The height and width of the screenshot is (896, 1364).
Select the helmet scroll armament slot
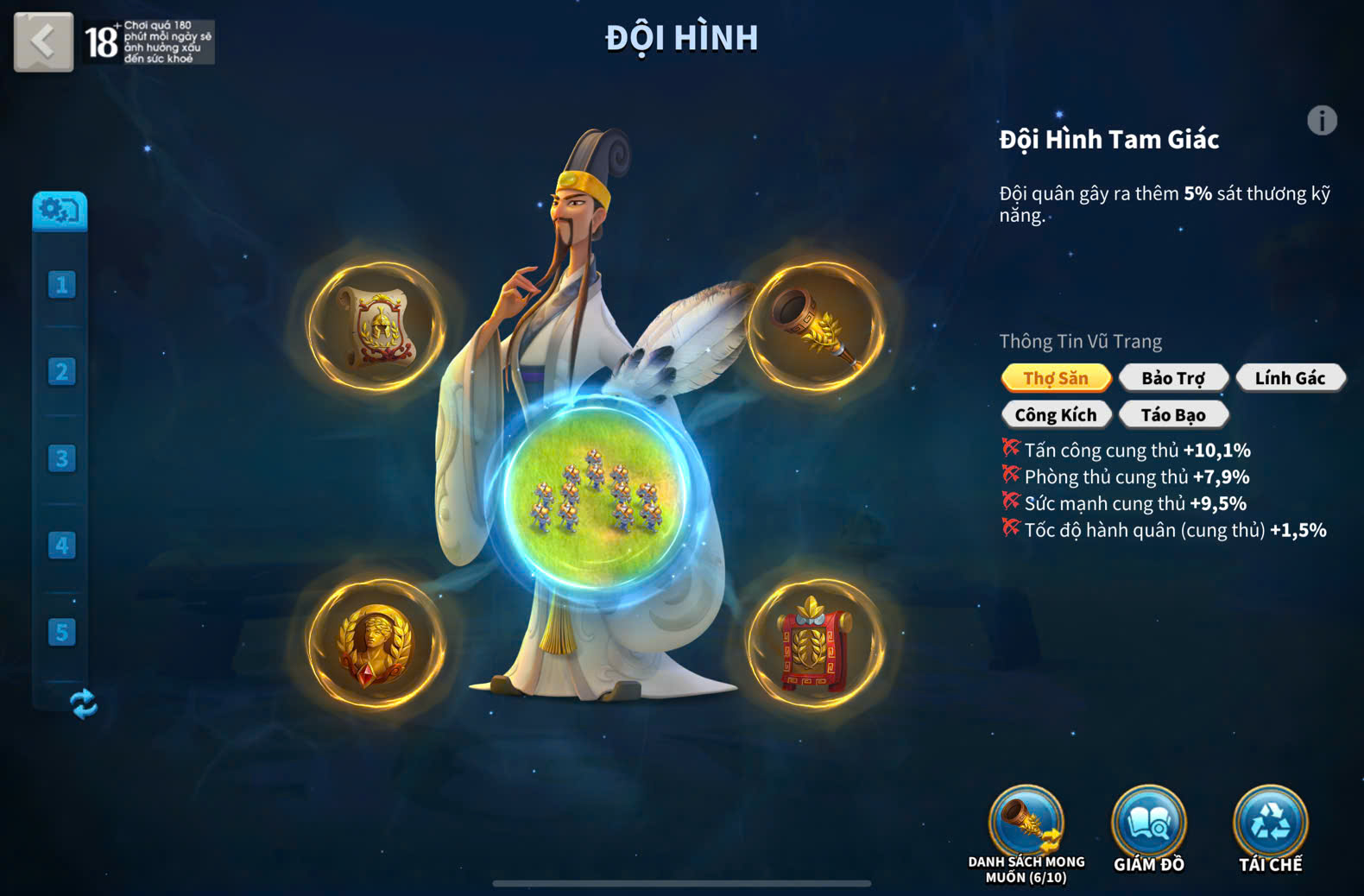pos(377,327)
